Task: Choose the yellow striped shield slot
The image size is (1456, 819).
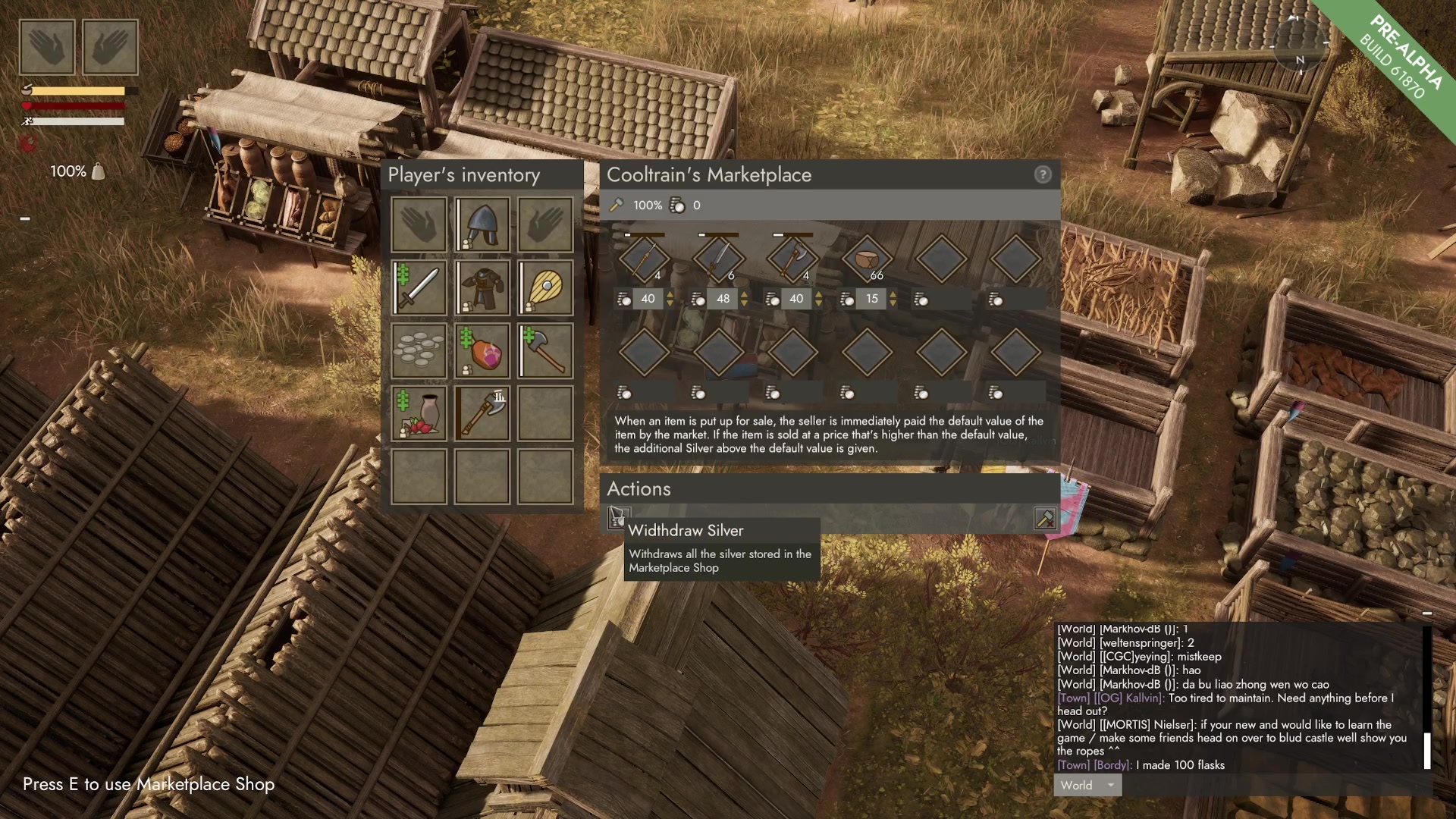Action: click(545, 288)
